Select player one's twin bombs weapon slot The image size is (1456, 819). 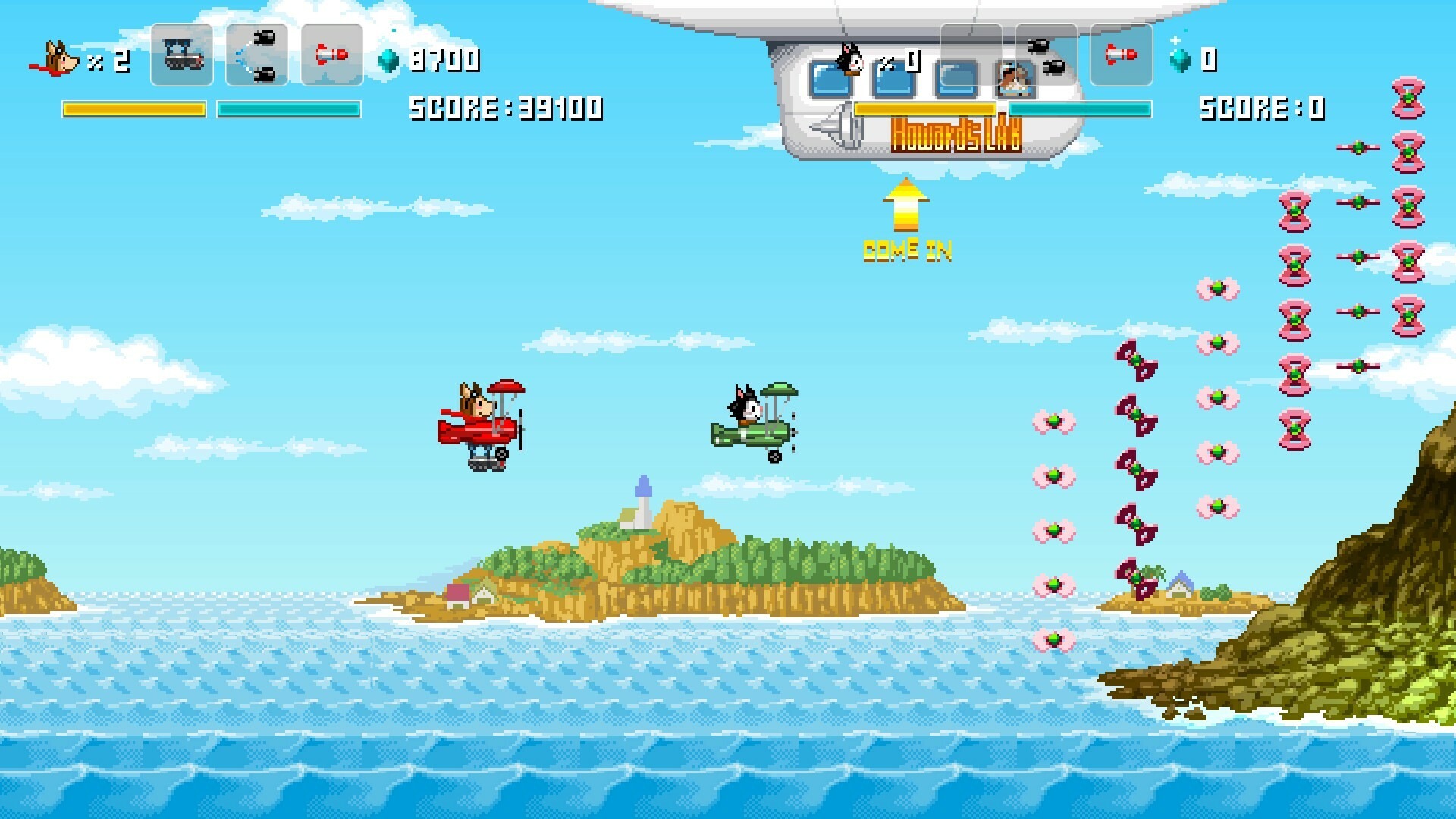pyautogui.click(x=257, y=55)
